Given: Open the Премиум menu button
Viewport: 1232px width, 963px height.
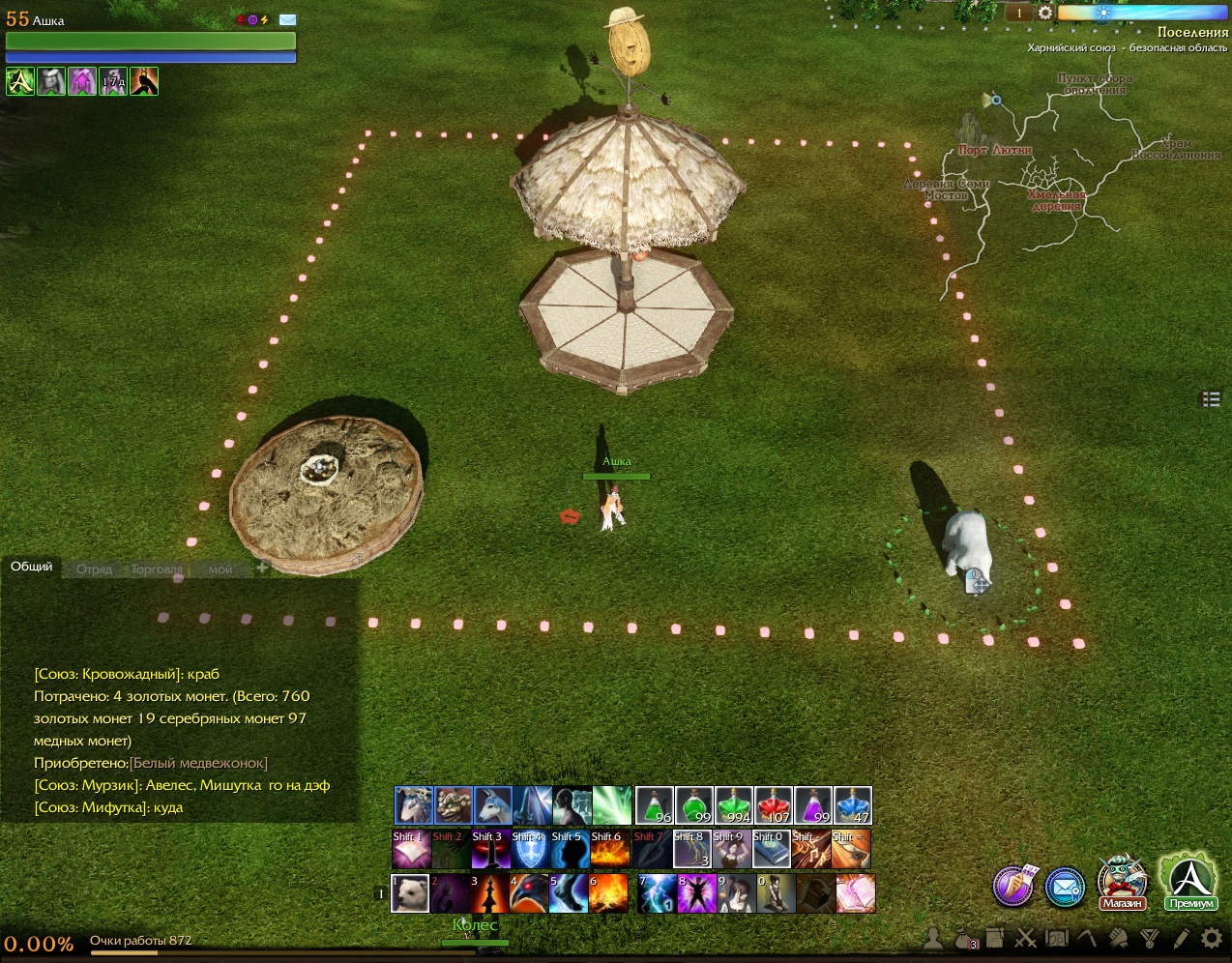Looking at the screenshot, I should (x=1190, y=883).
